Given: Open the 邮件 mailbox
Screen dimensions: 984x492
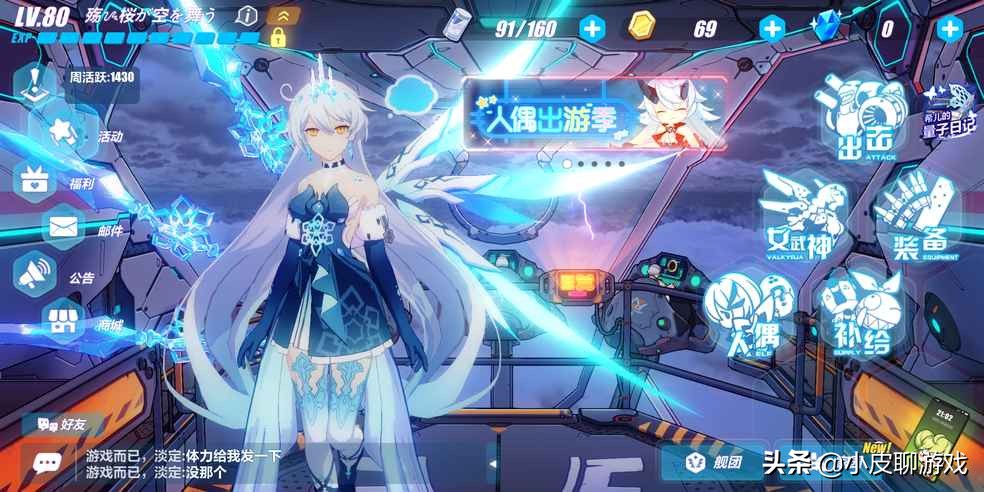Looking at the screenshot, I should pos(64,228).
